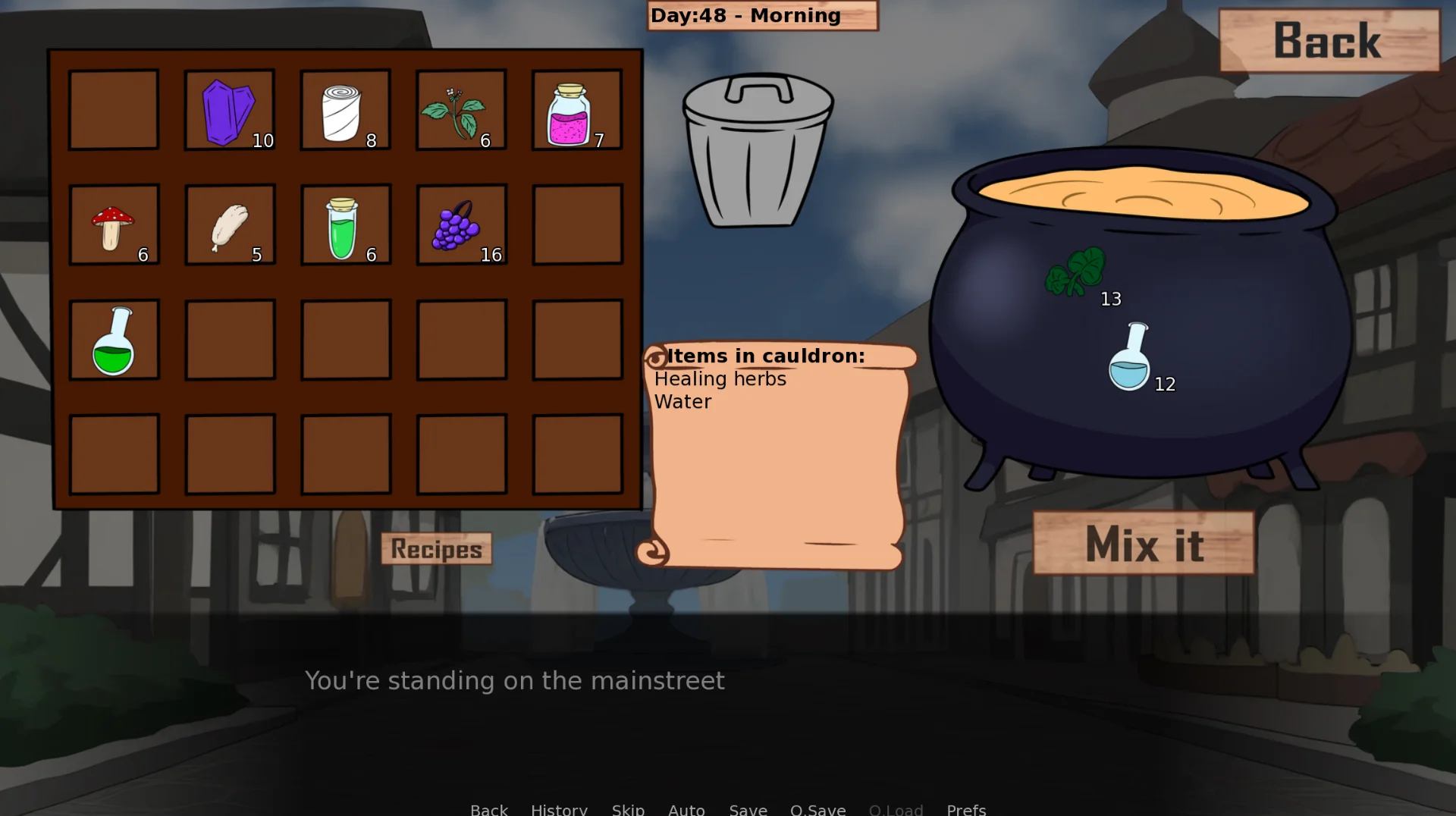Select the purple grapes slot
Image resolution: width=1456 pixels, height=816 pixels.
coord(461,225)
